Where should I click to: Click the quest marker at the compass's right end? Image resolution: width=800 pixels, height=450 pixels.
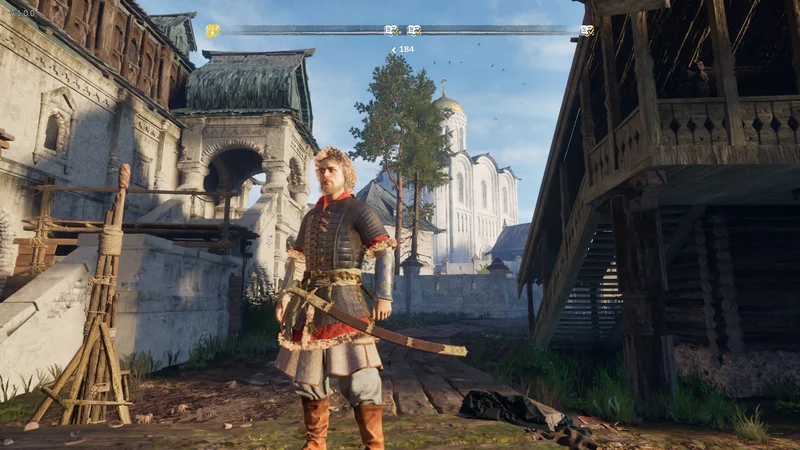pos(587,31)
